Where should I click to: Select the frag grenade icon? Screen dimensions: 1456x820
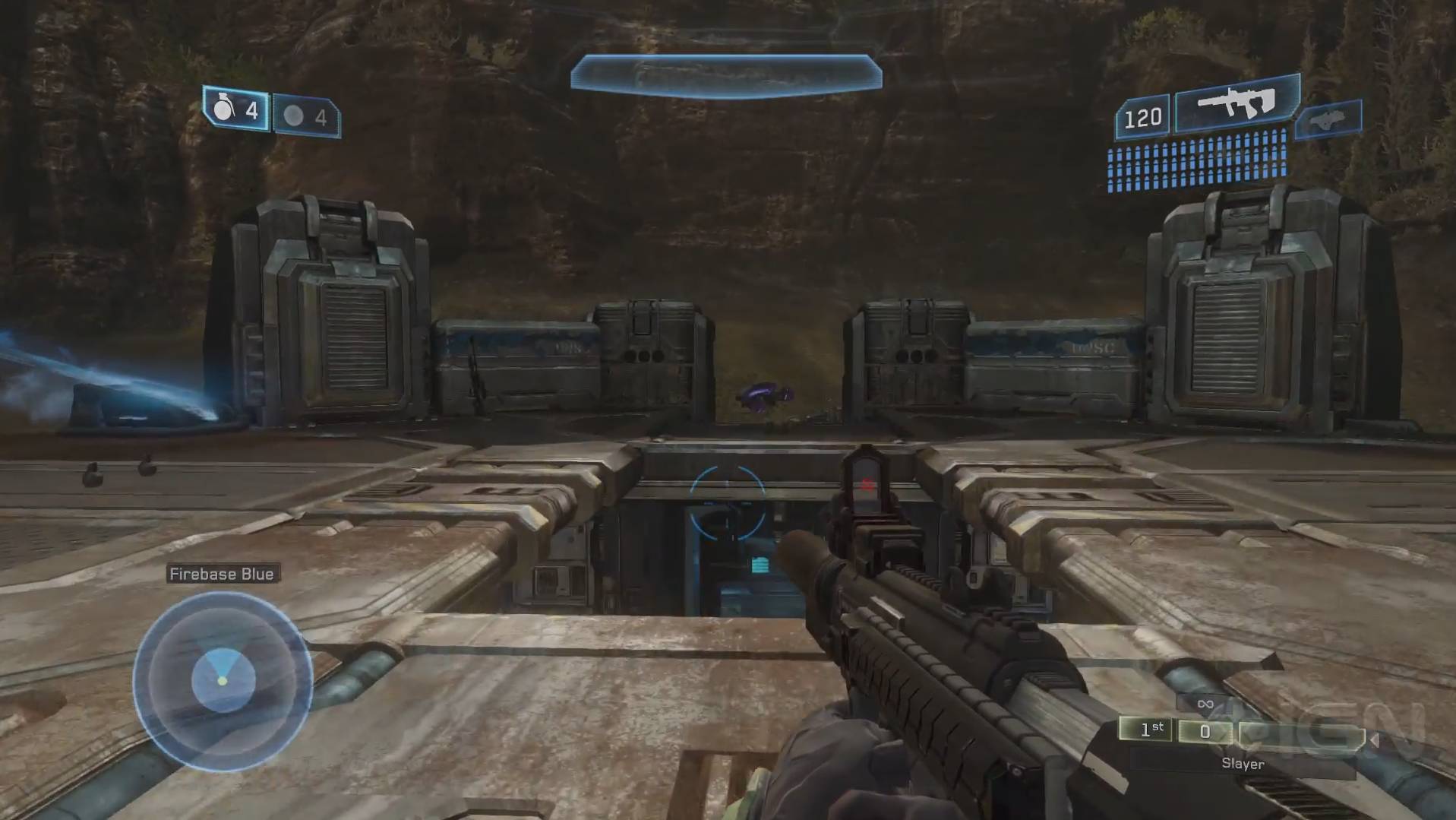point(224,109)
